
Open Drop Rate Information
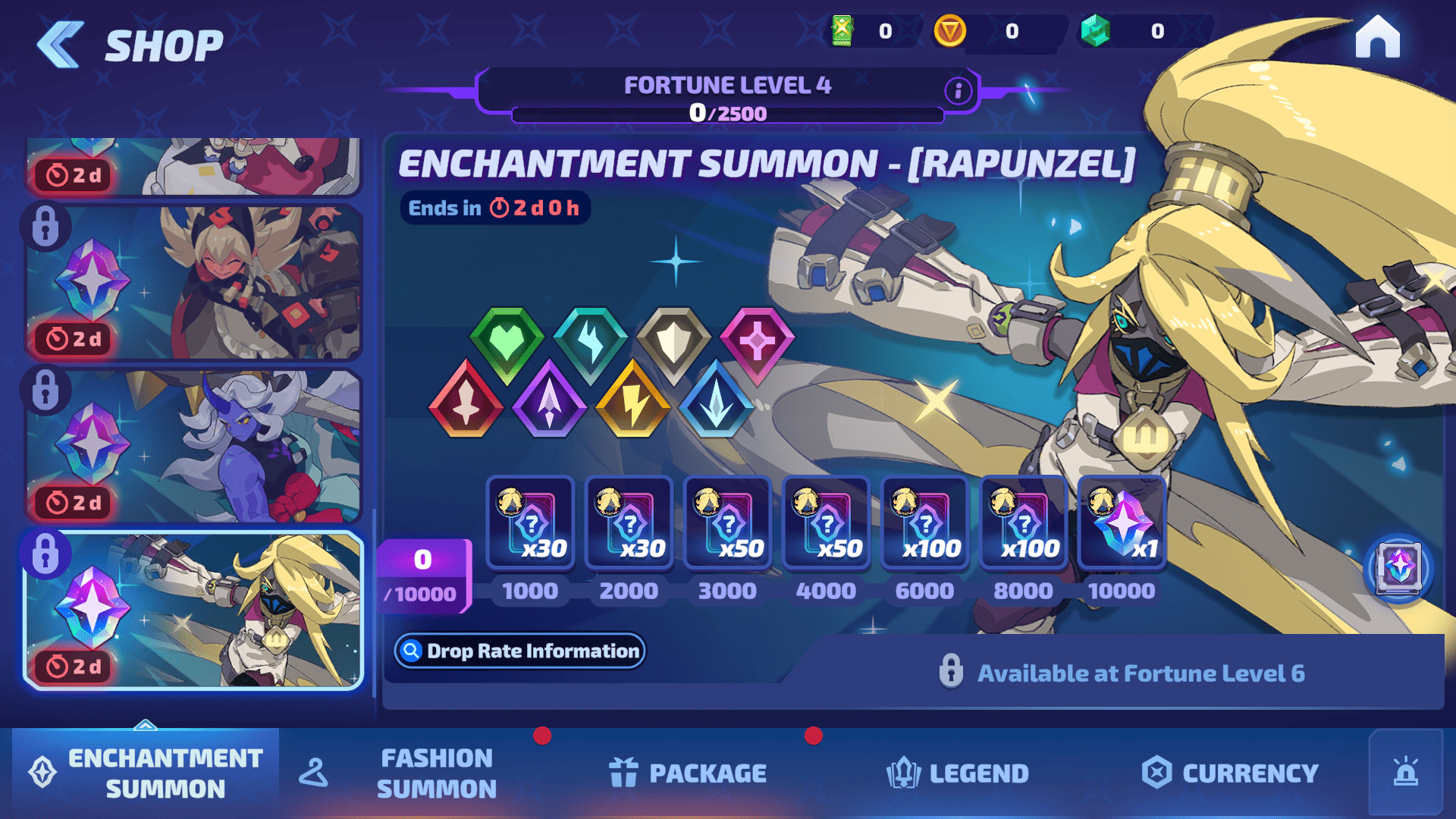(520, 651)
